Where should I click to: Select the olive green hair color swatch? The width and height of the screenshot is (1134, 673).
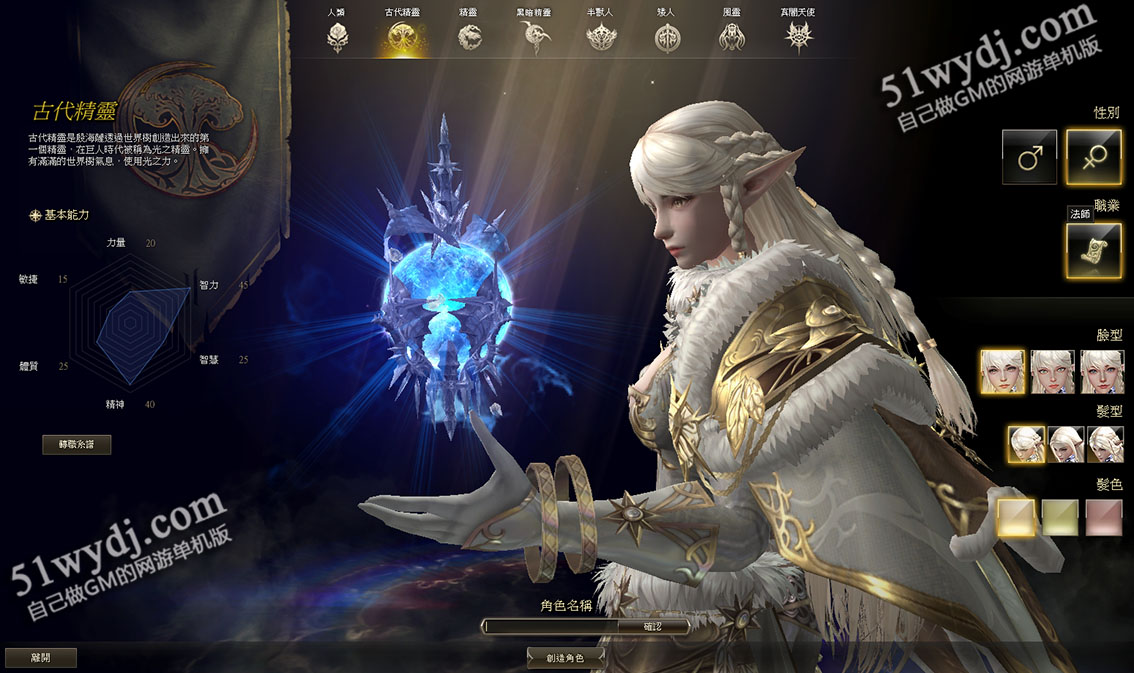tap(1060, 517)
